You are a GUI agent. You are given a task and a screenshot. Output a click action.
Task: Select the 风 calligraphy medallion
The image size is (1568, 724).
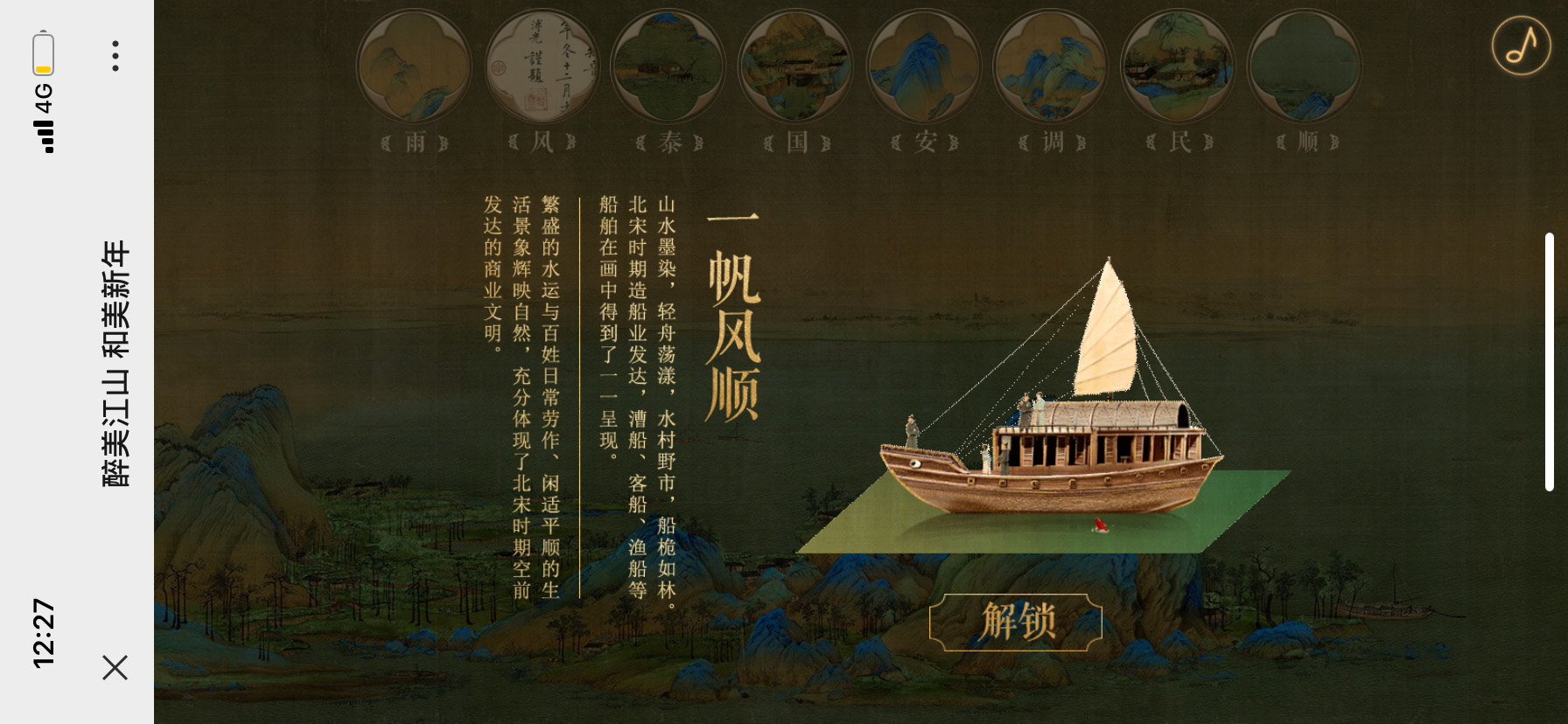[542, 66]
